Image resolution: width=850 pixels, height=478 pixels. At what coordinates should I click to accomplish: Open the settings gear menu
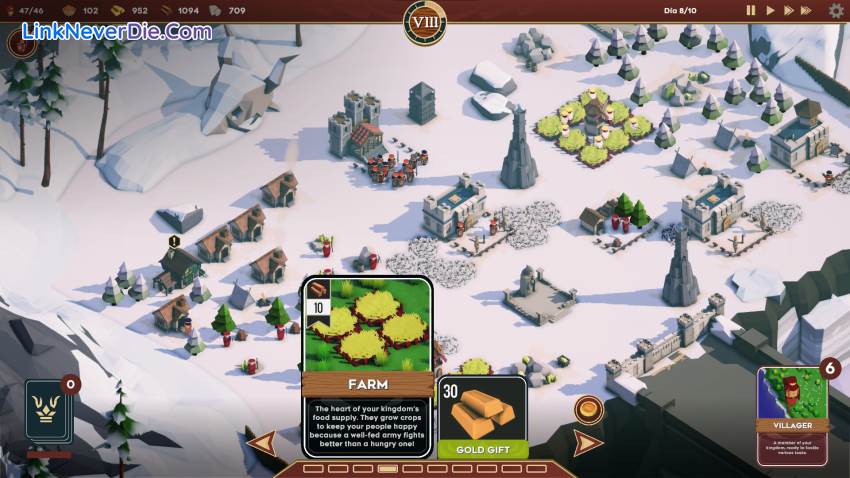[836, 10]
